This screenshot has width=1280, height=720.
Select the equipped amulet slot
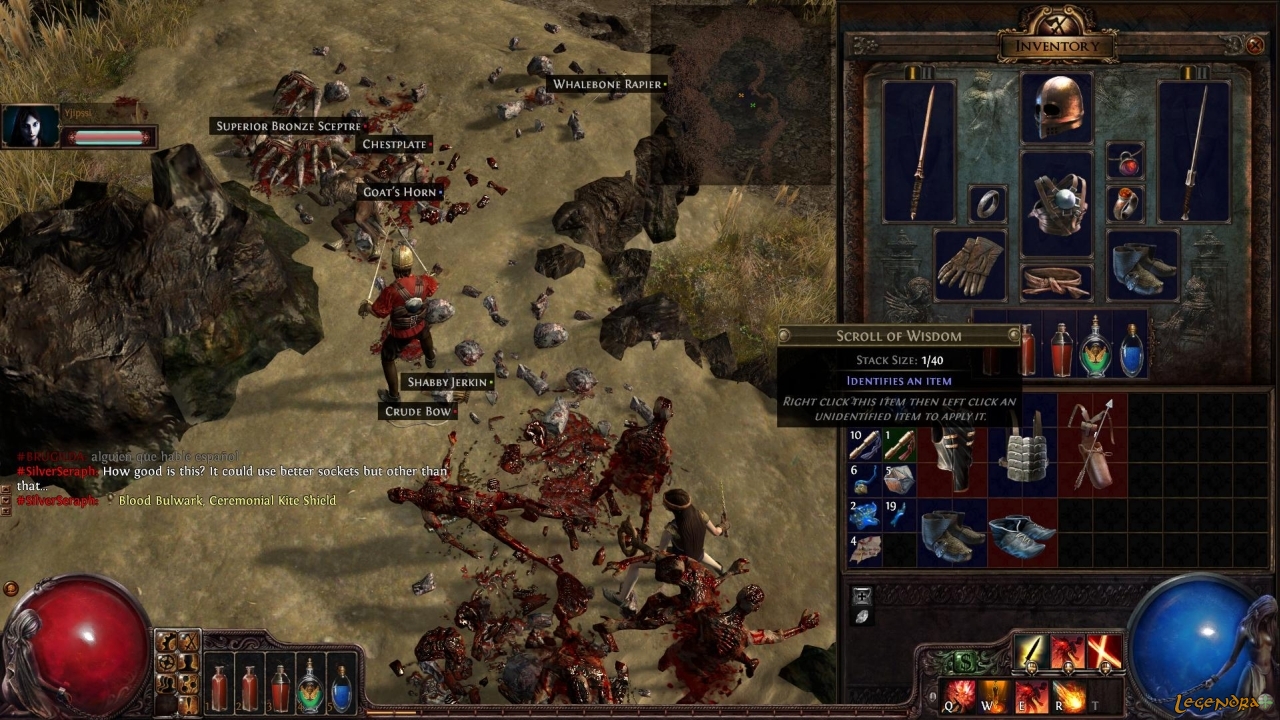coord(1126,161)
